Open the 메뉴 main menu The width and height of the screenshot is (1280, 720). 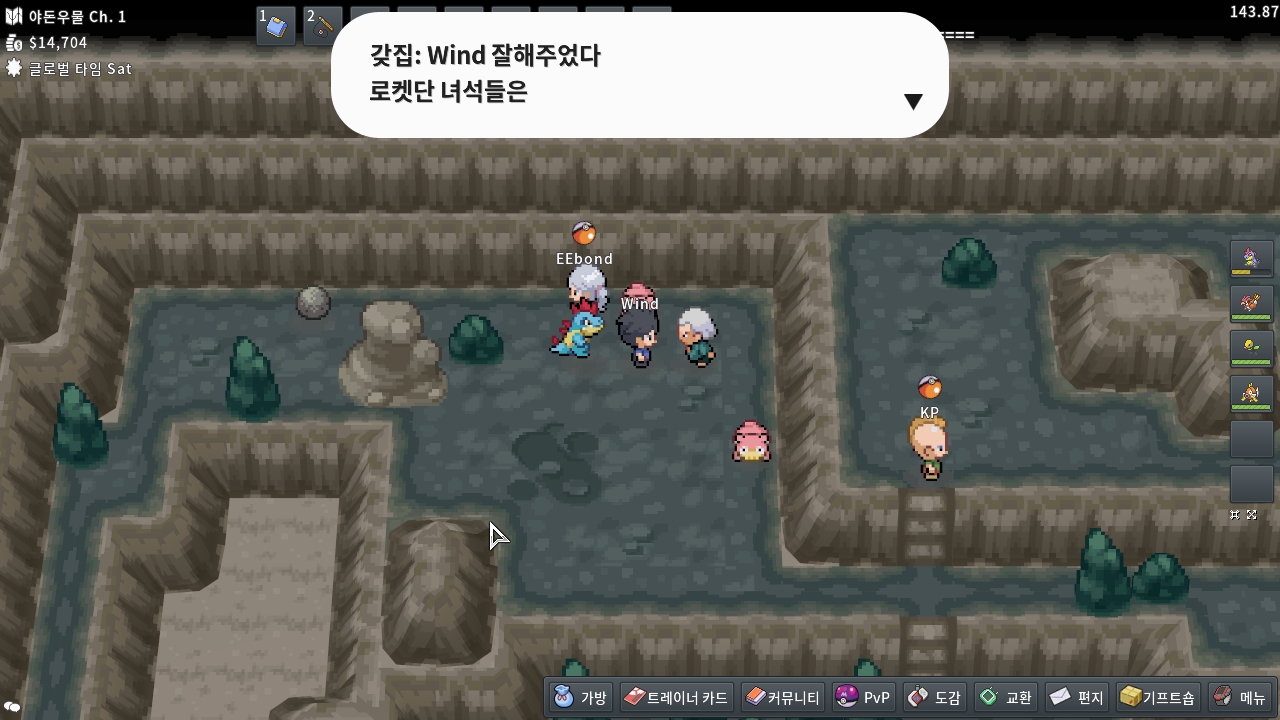click(1240, 697)
